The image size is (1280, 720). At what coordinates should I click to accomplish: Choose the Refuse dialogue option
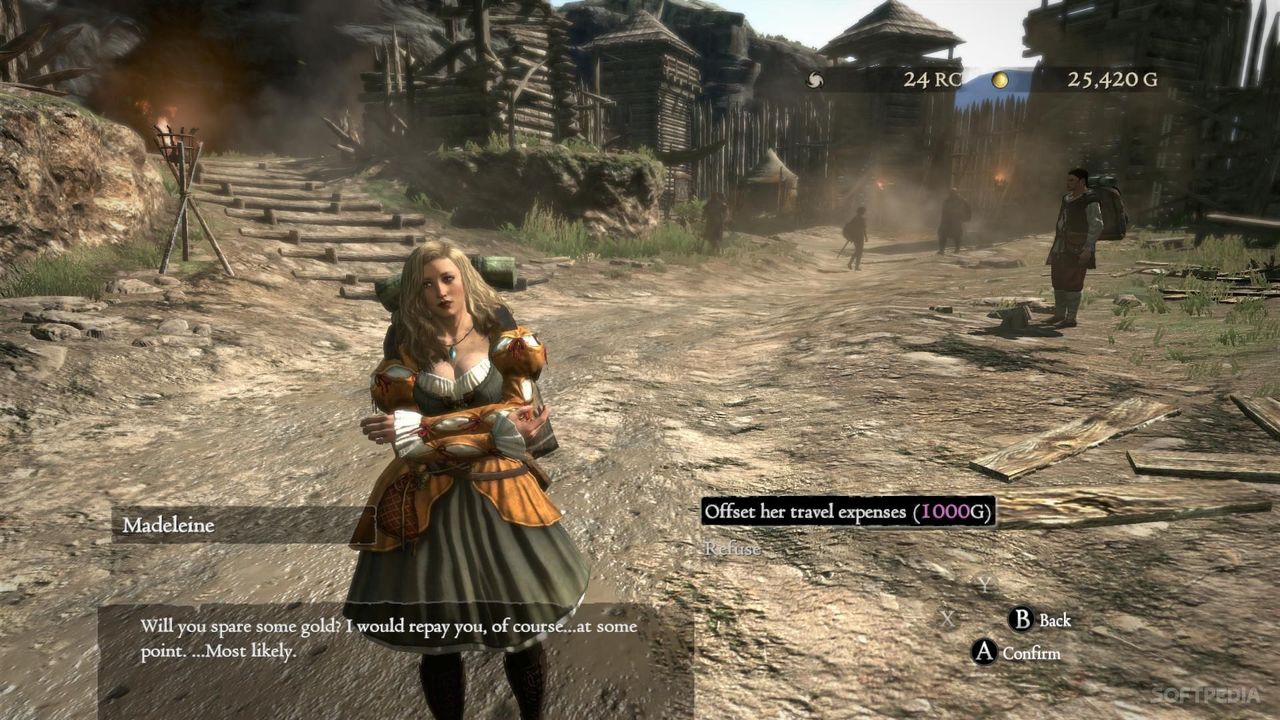tap(735, 548)
